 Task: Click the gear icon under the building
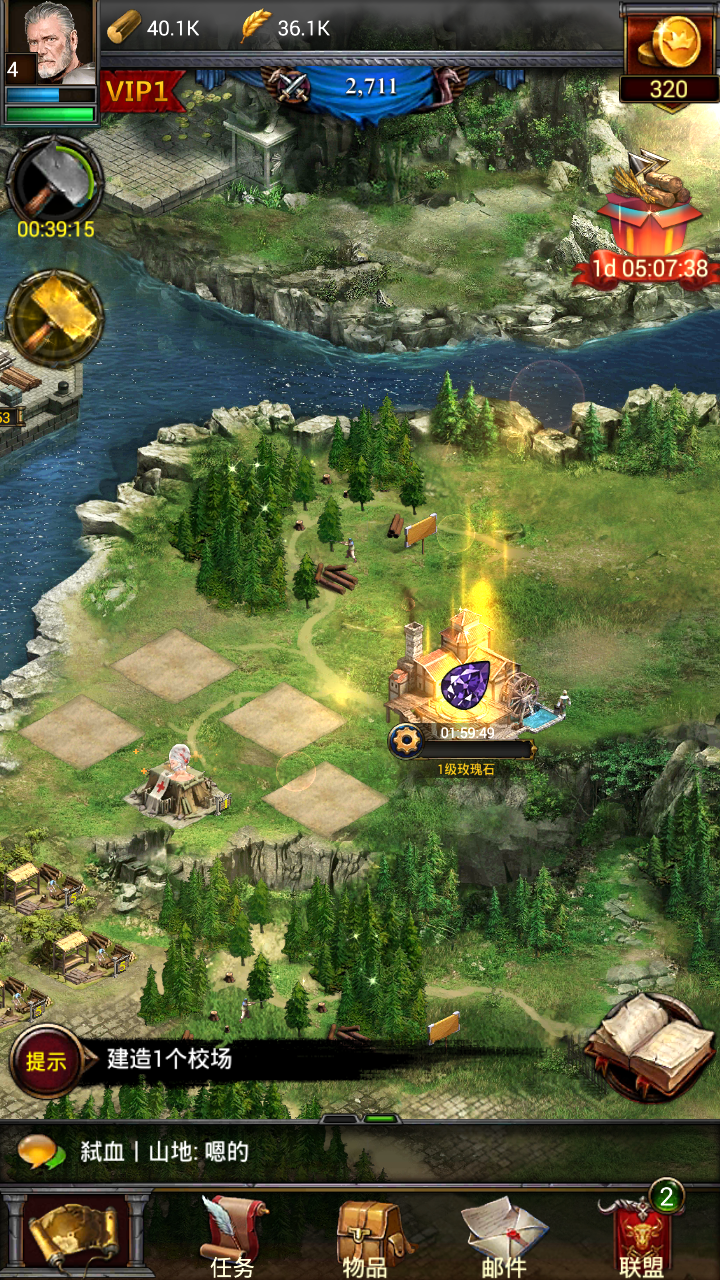click(407, 742)
